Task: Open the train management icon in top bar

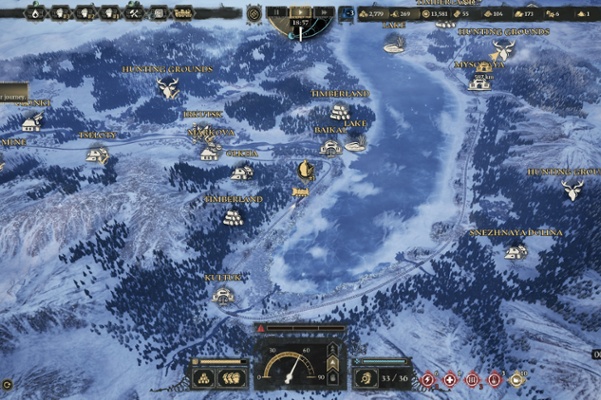Action: 183,13
